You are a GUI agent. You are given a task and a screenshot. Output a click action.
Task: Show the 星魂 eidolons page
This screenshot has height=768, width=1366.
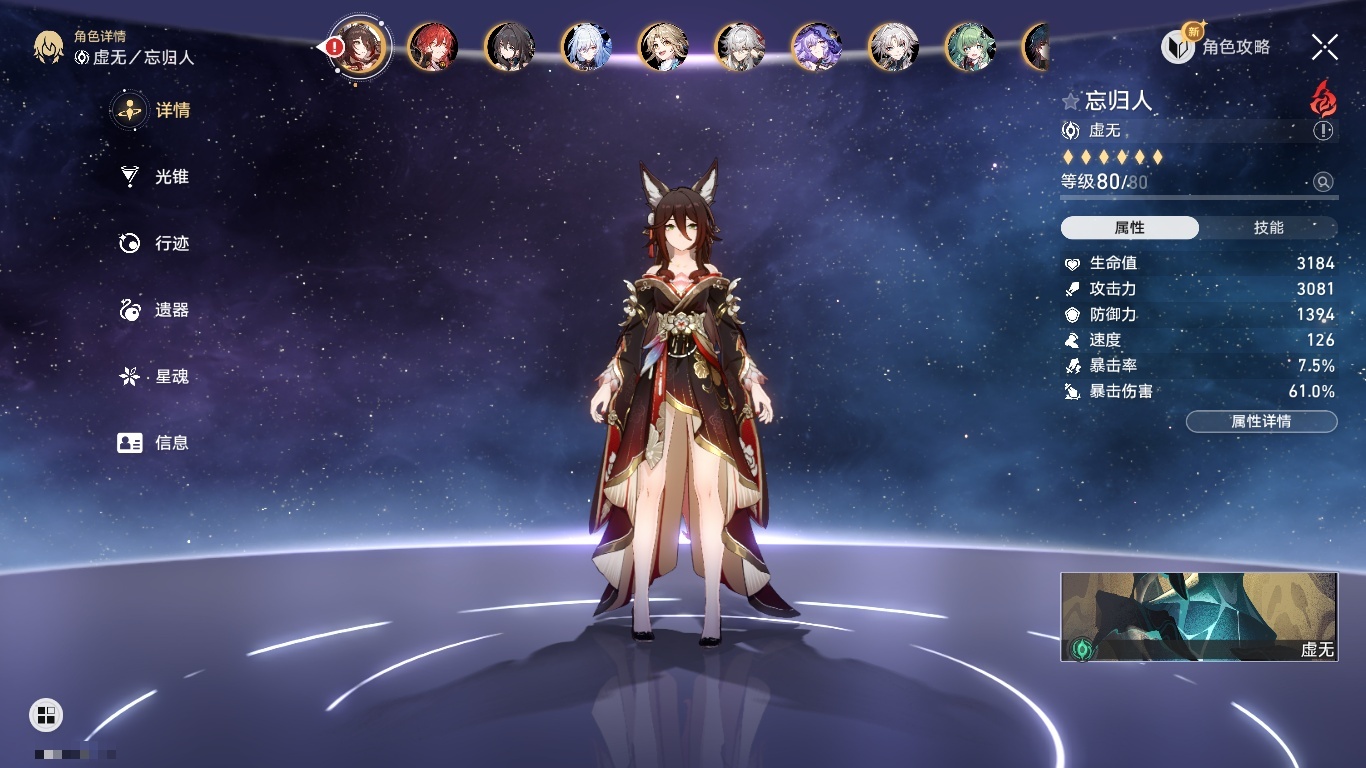155,377
